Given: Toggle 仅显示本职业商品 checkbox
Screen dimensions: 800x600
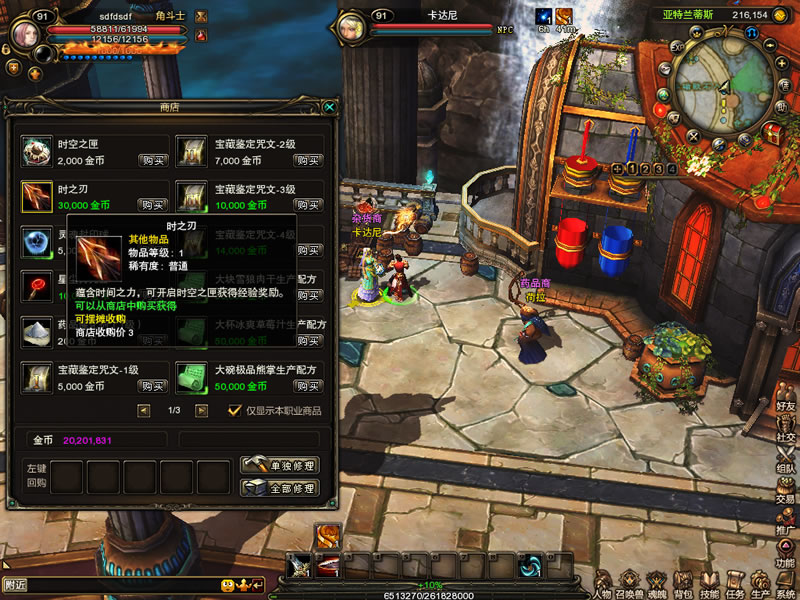Looking at the screenshot, I should [x=235, y=410].
